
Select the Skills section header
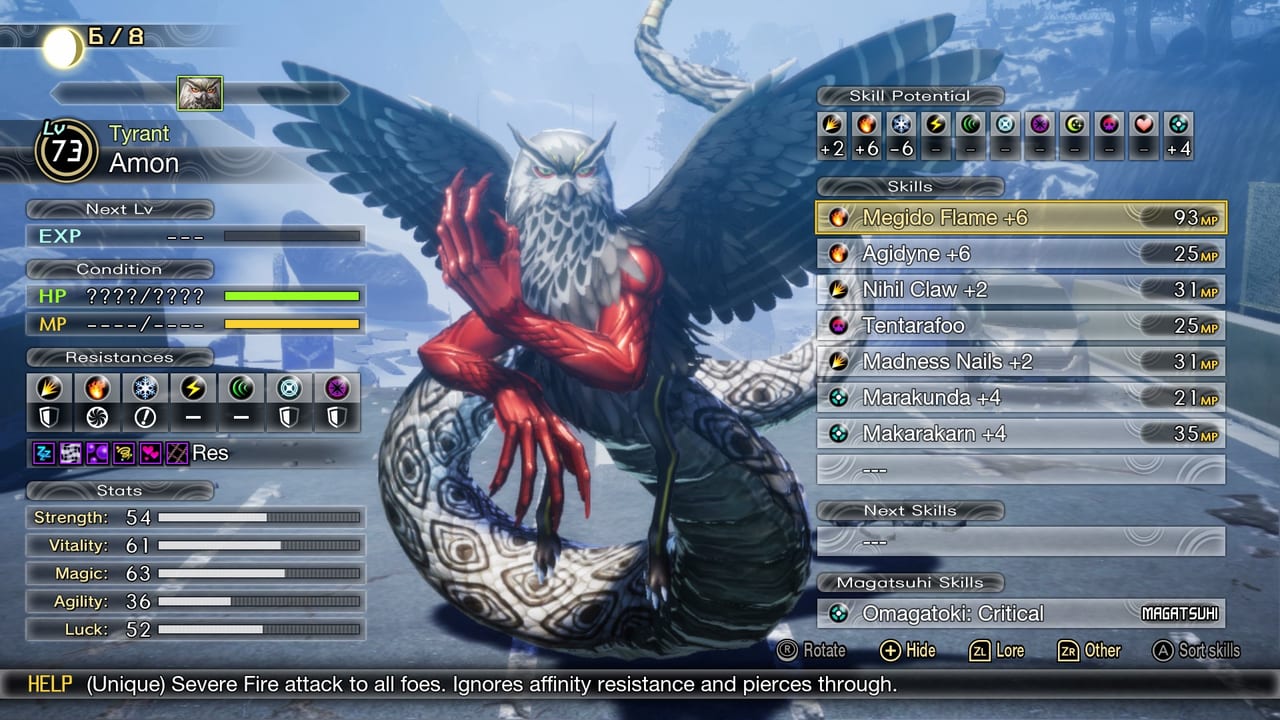(910, 186)
